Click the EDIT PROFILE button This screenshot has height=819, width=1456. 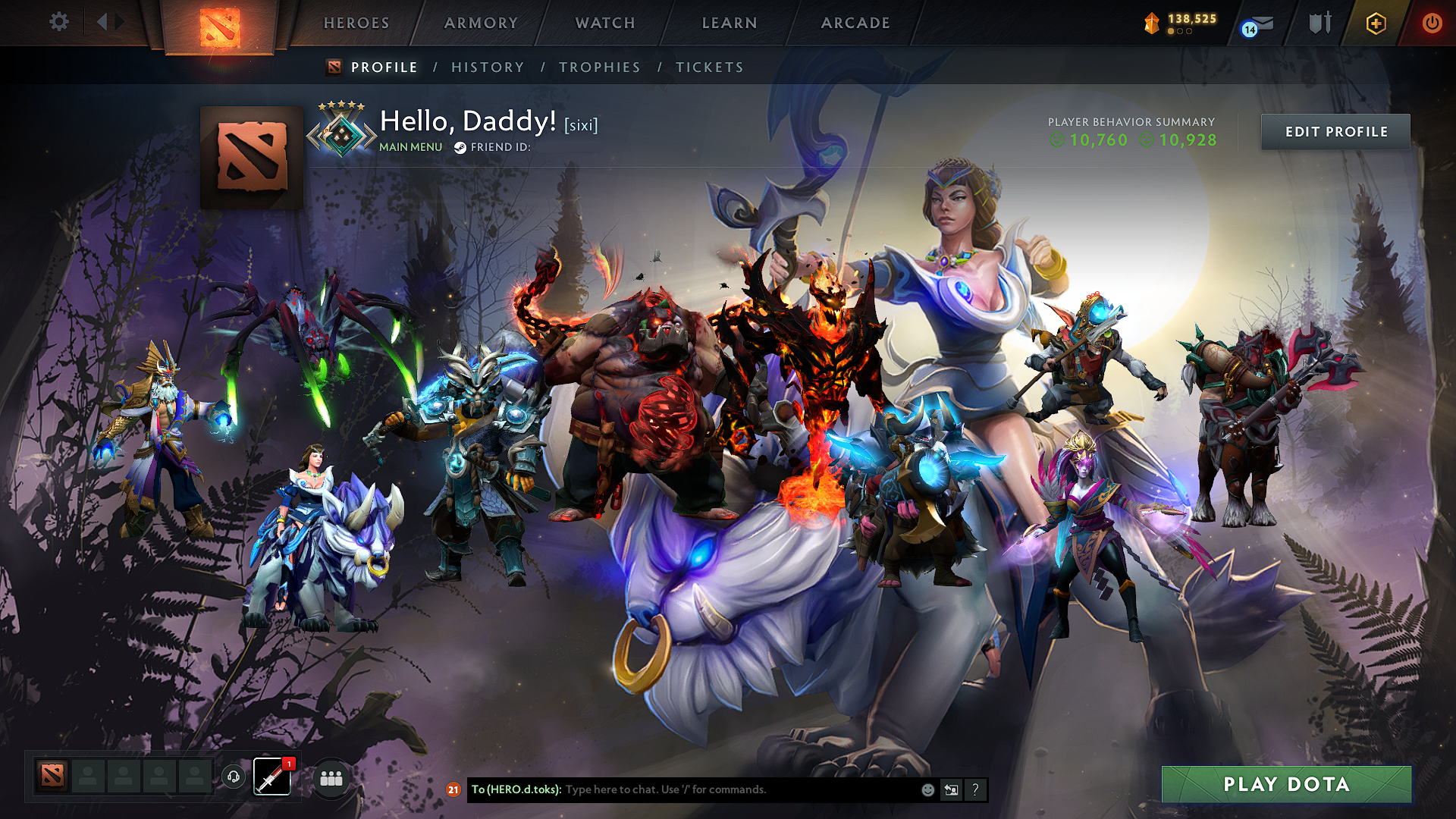[x=1335, y=131]
